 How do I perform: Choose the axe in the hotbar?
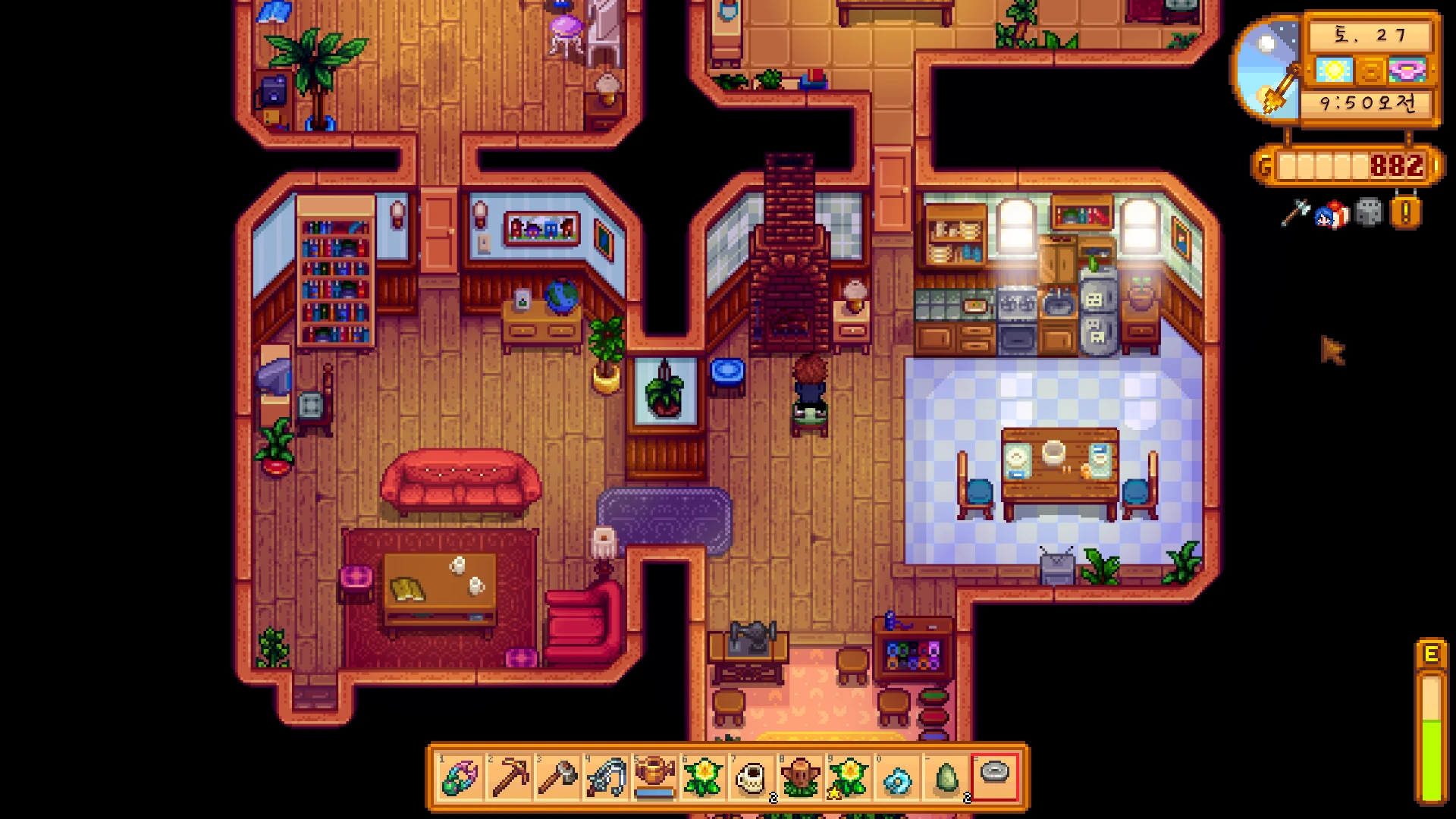557,777
